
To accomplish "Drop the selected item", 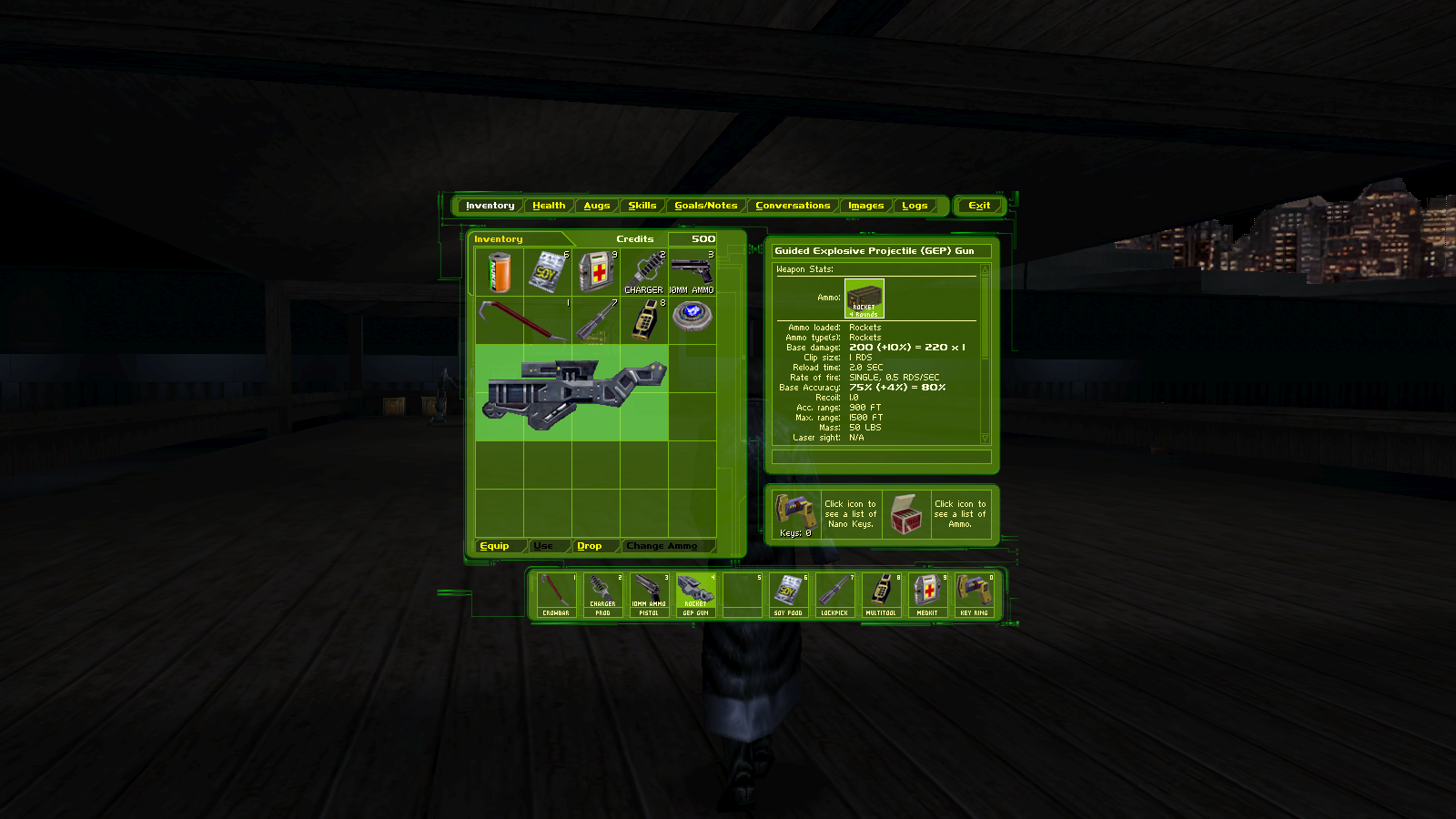I will coord(590,546).
